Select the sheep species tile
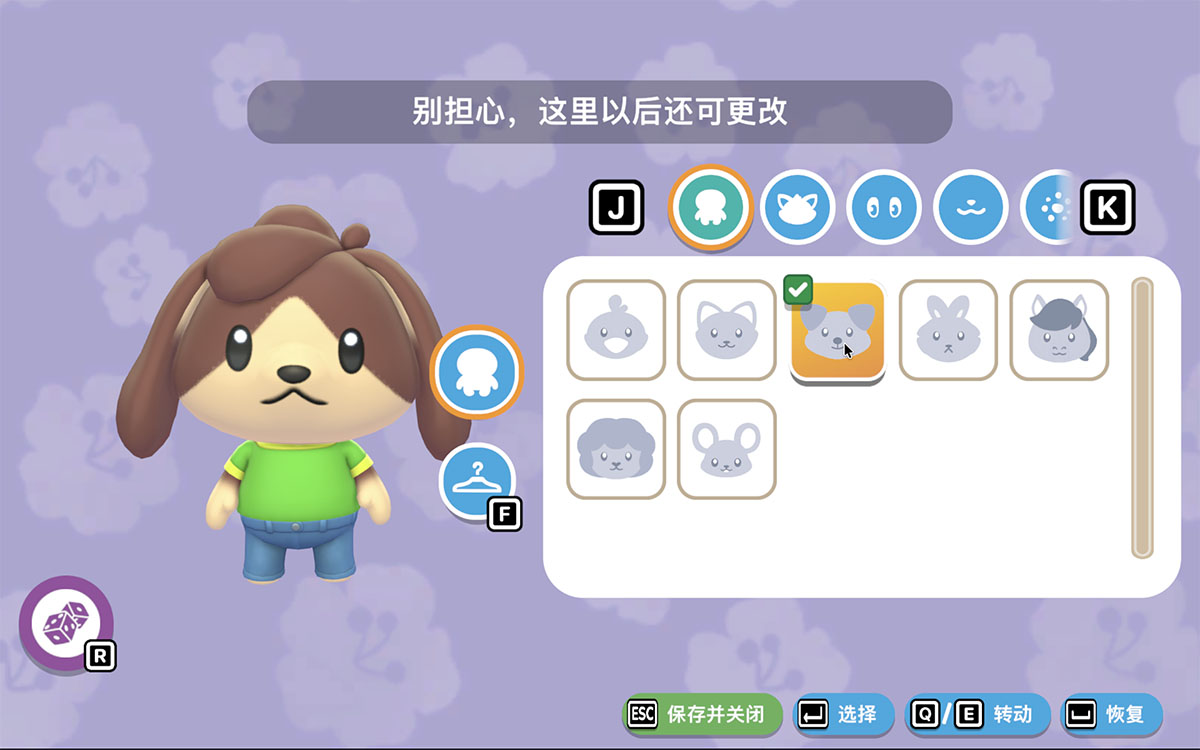The image size is (1200, 750). click(616, 449)
